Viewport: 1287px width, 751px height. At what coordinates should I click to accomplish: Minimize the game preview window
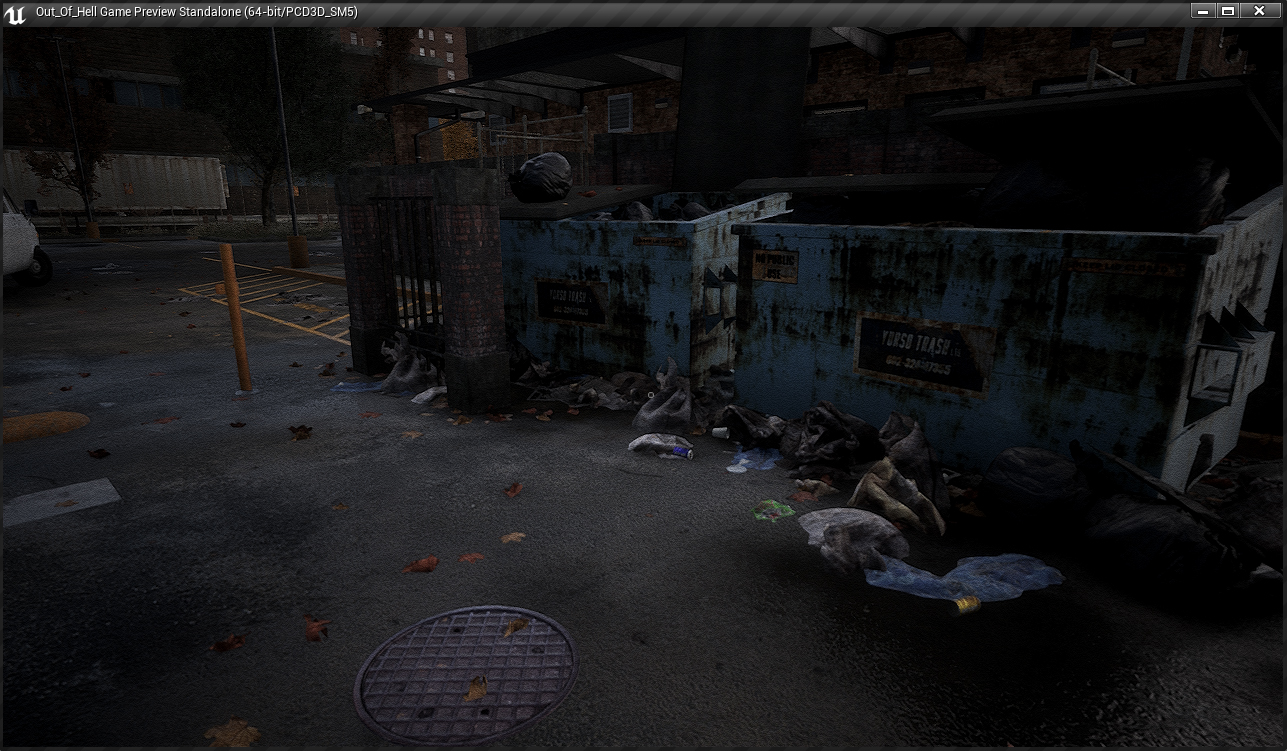click(1203, 11)
